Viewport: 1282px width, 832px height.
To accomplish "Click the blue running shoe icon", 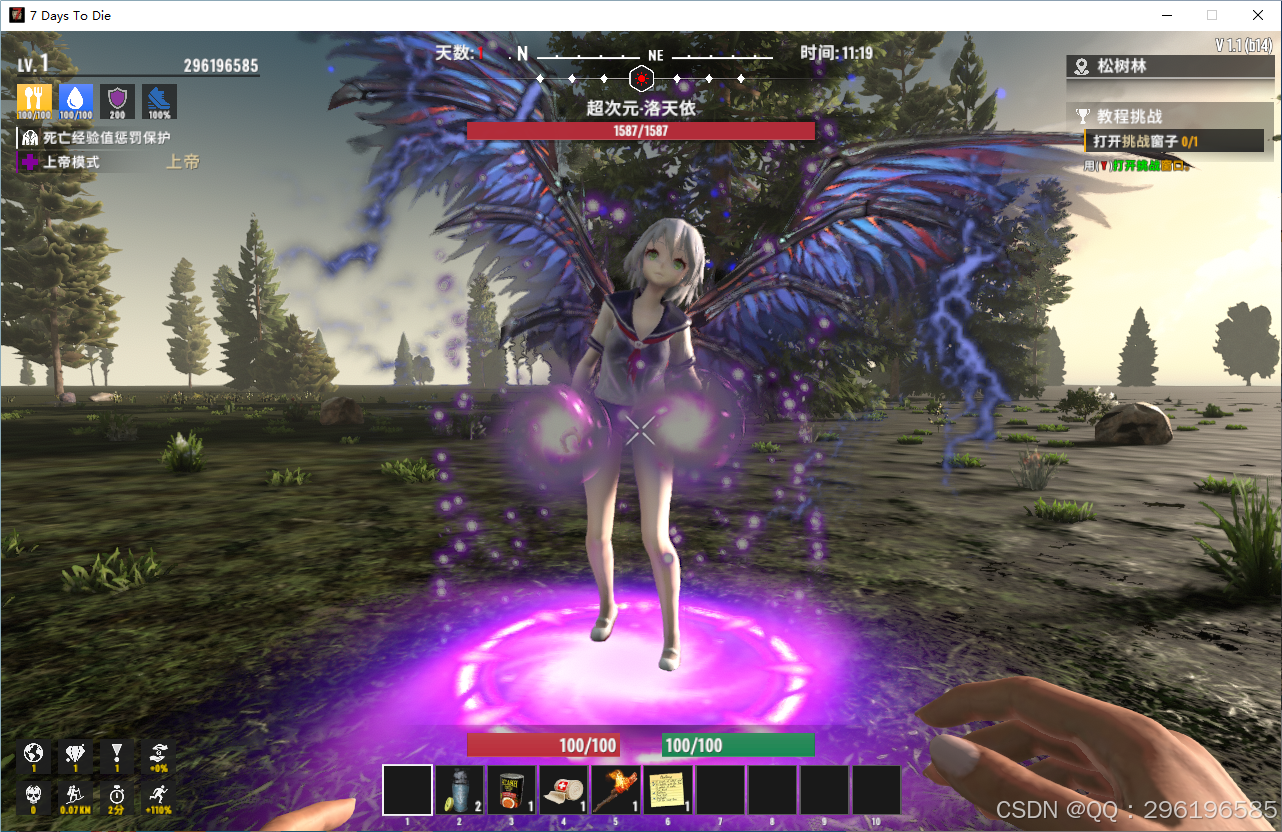I will [x=159, y=101].
